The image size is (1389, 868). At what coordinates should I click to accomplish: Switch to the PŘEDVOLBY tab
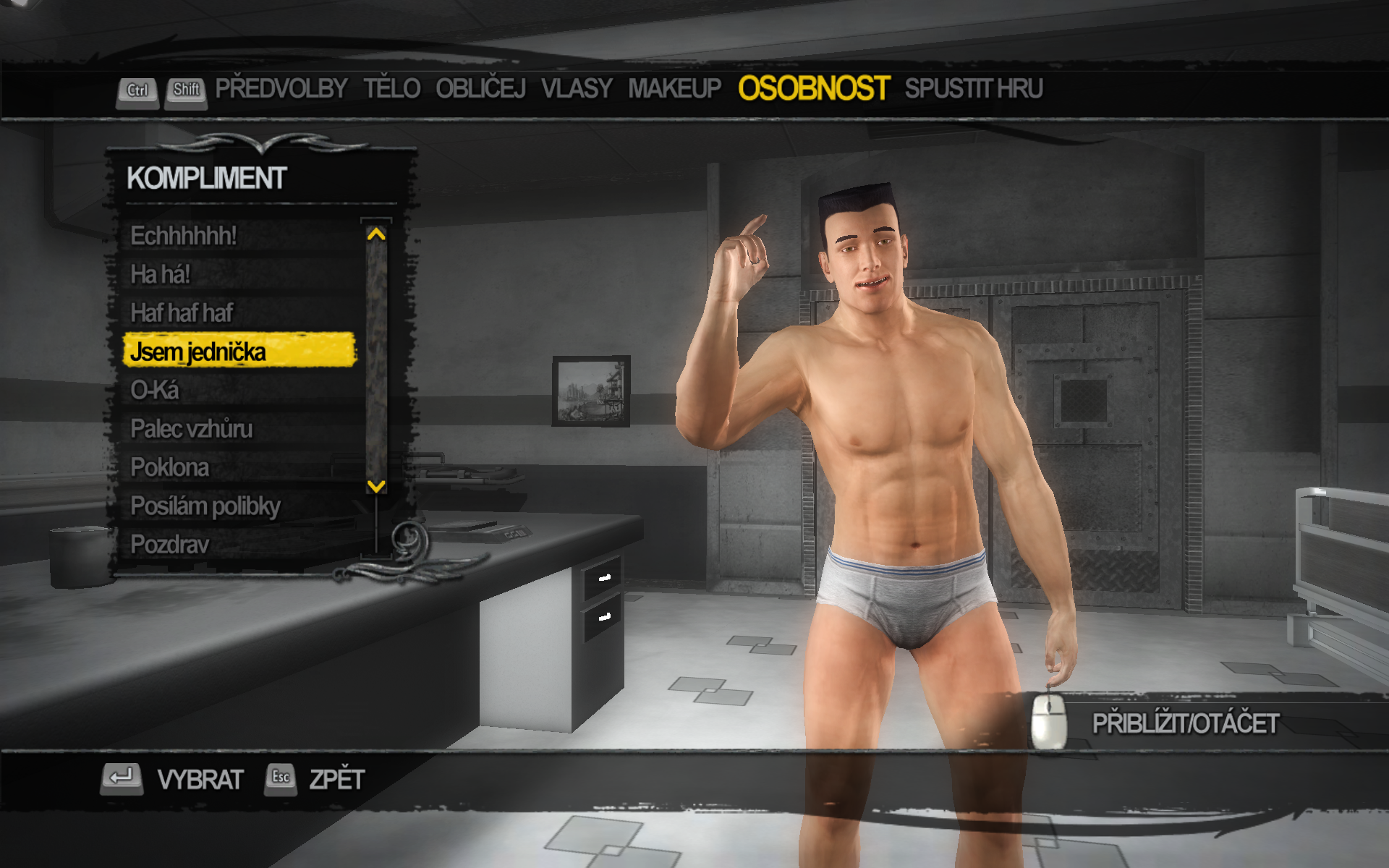click(281, 89)
